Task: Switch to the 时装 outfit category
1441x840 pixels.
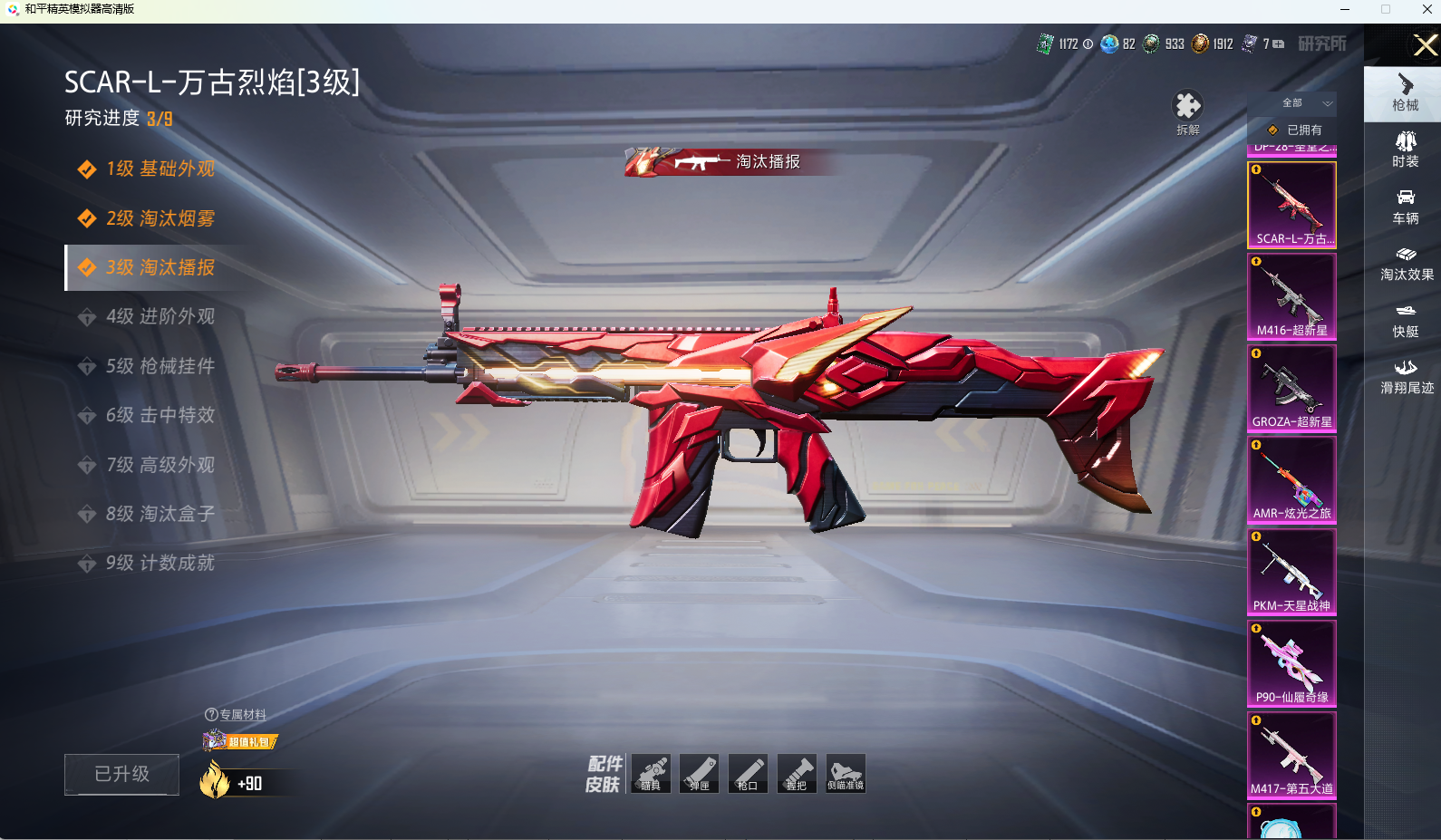Action: (1406, 150)
